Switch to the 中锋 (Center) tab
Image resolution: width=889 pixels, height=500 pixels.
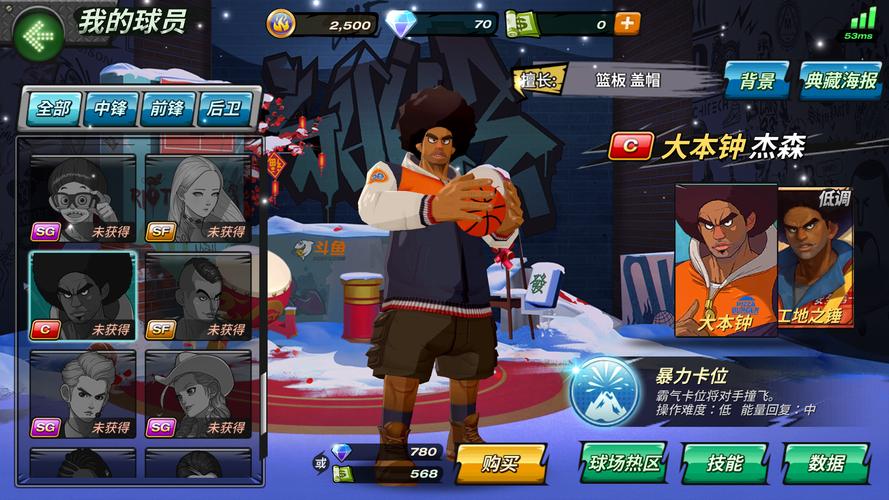click(x=110, y=109)
